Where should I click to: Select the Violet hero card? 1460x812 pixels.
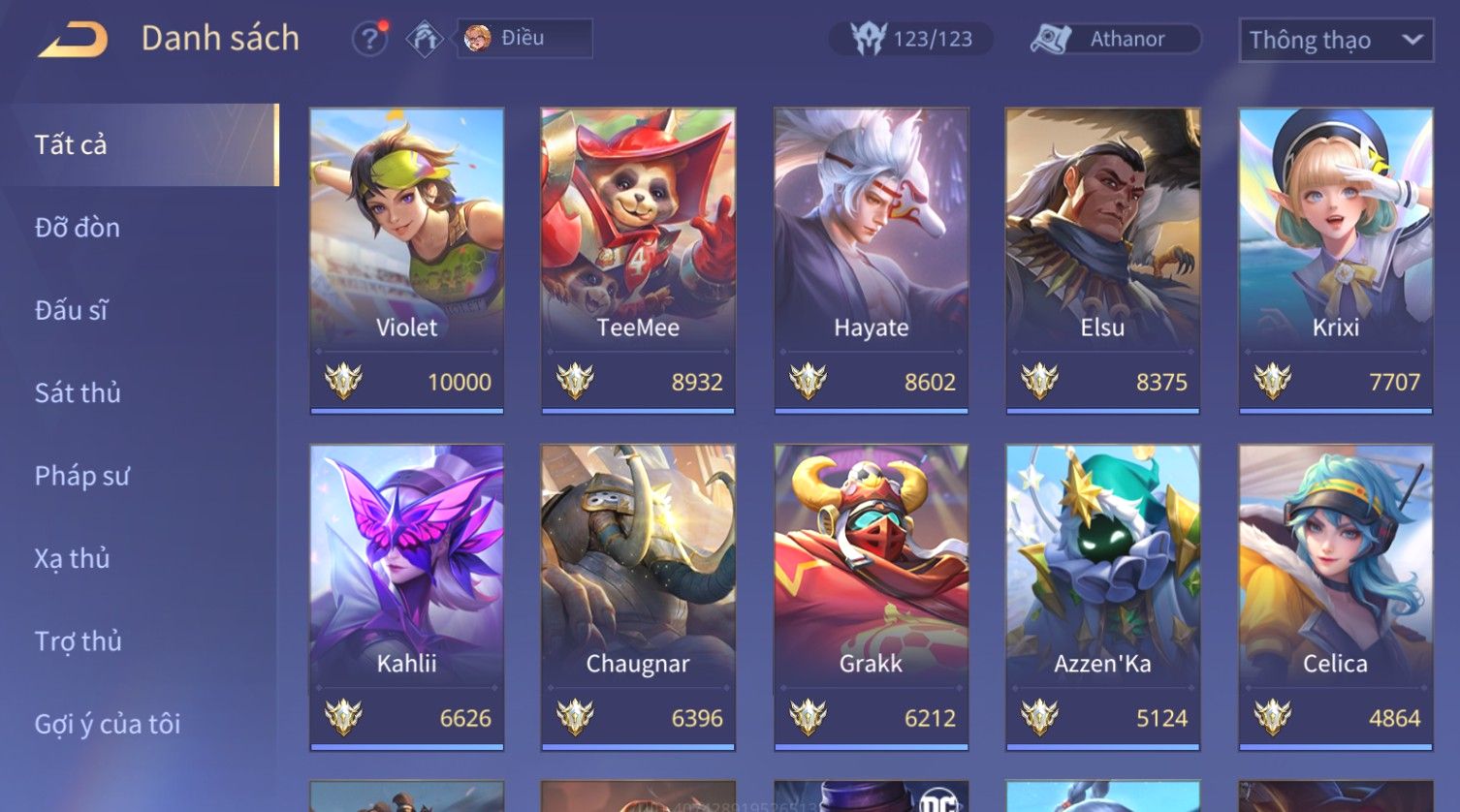(406, 260)
